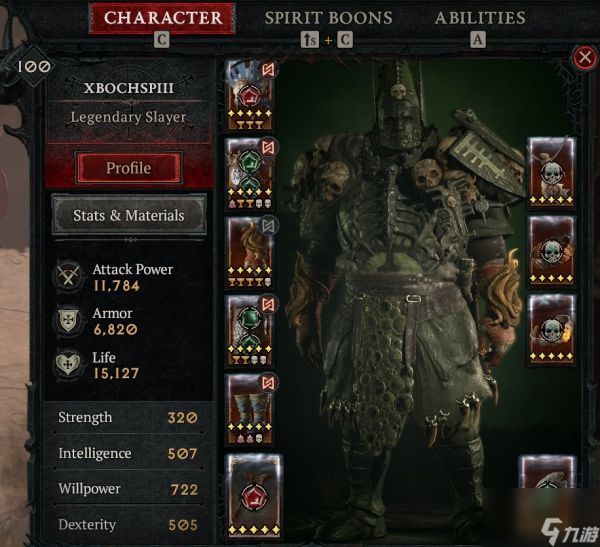Open the Abilities tab

[x=479, y=18]
